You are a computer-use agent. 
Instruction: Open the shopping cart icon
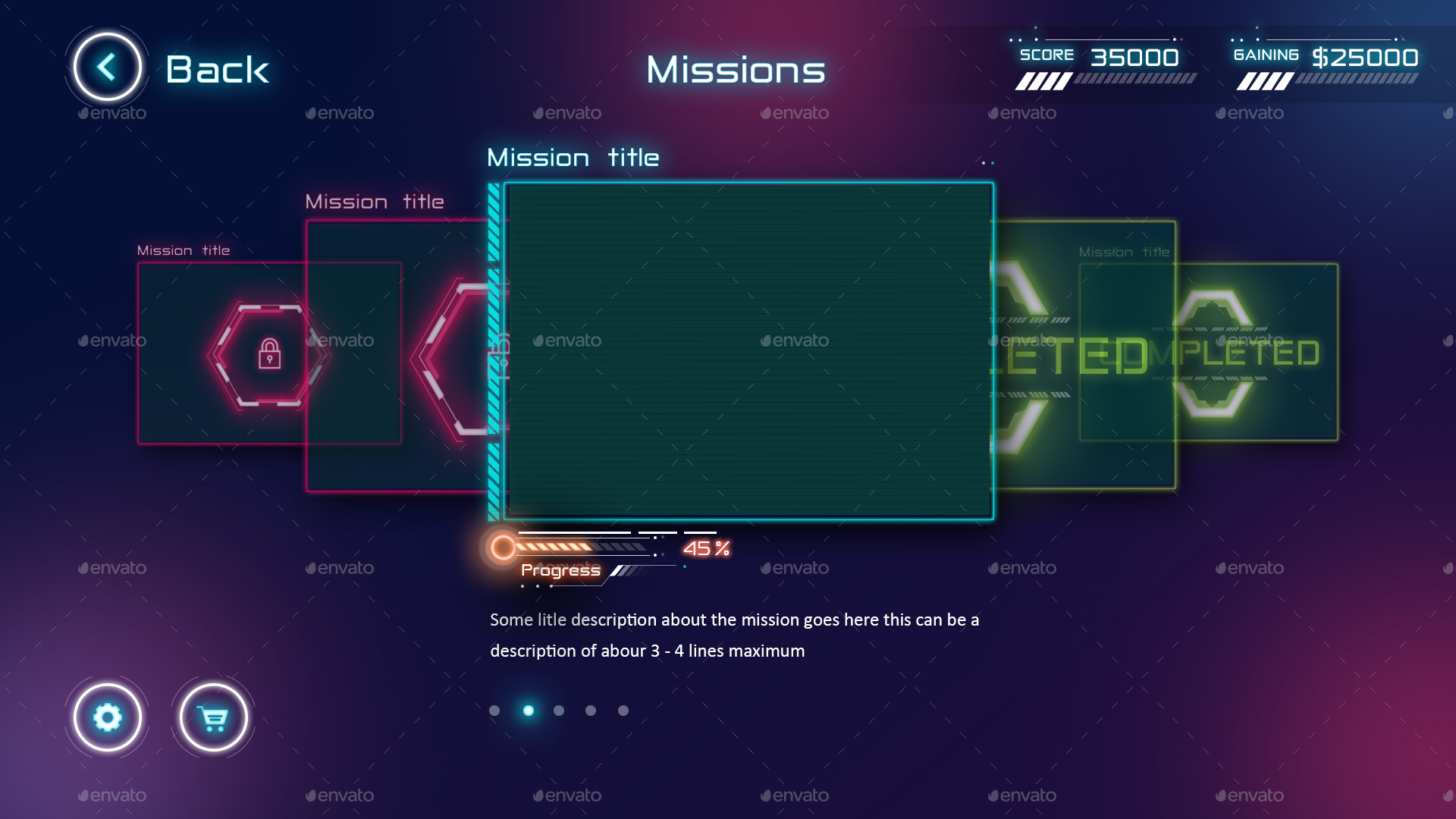tap(213, 716)
